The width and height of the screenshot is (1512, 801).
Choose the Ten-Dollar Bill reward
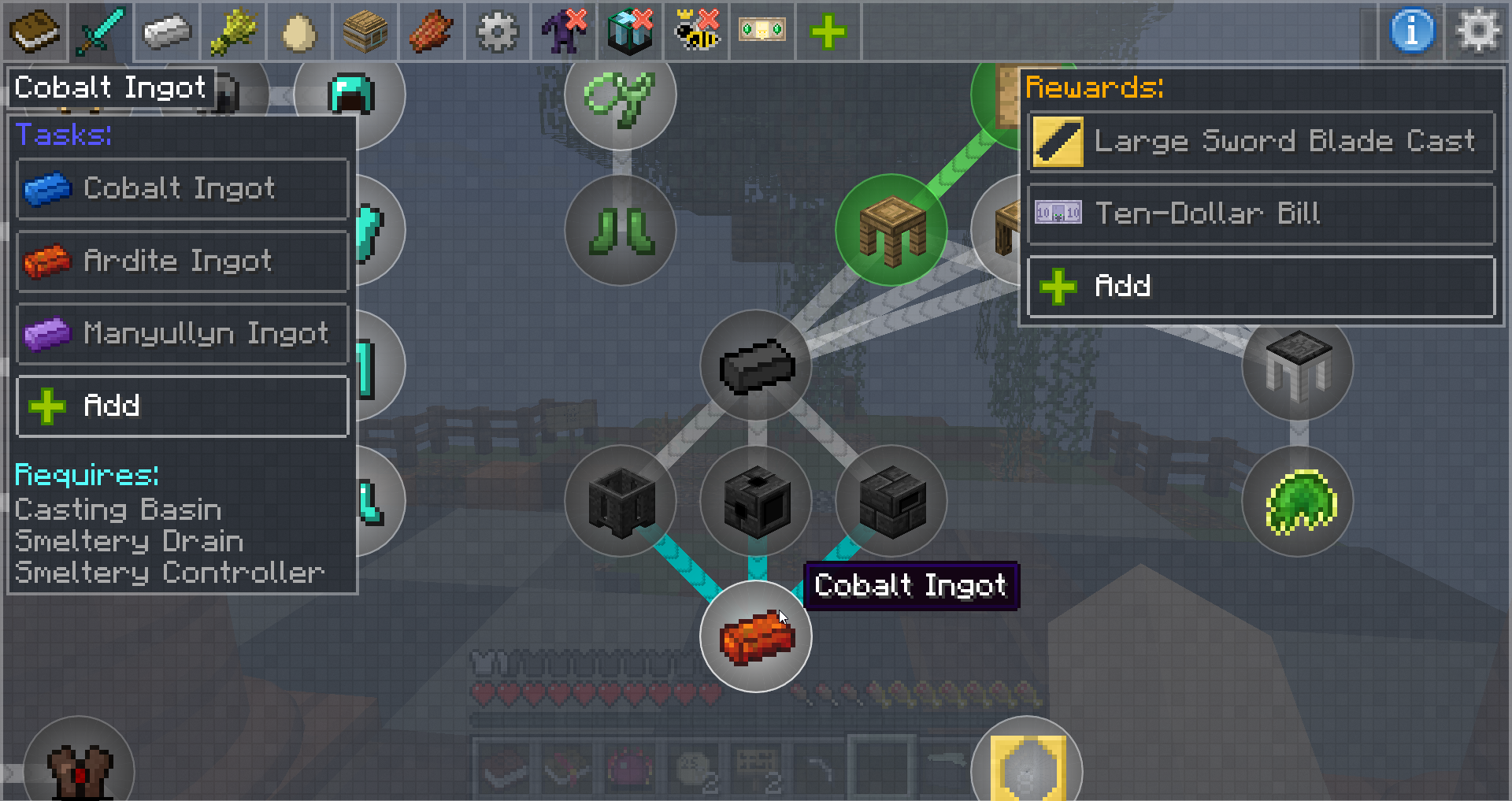[1261, 213]
